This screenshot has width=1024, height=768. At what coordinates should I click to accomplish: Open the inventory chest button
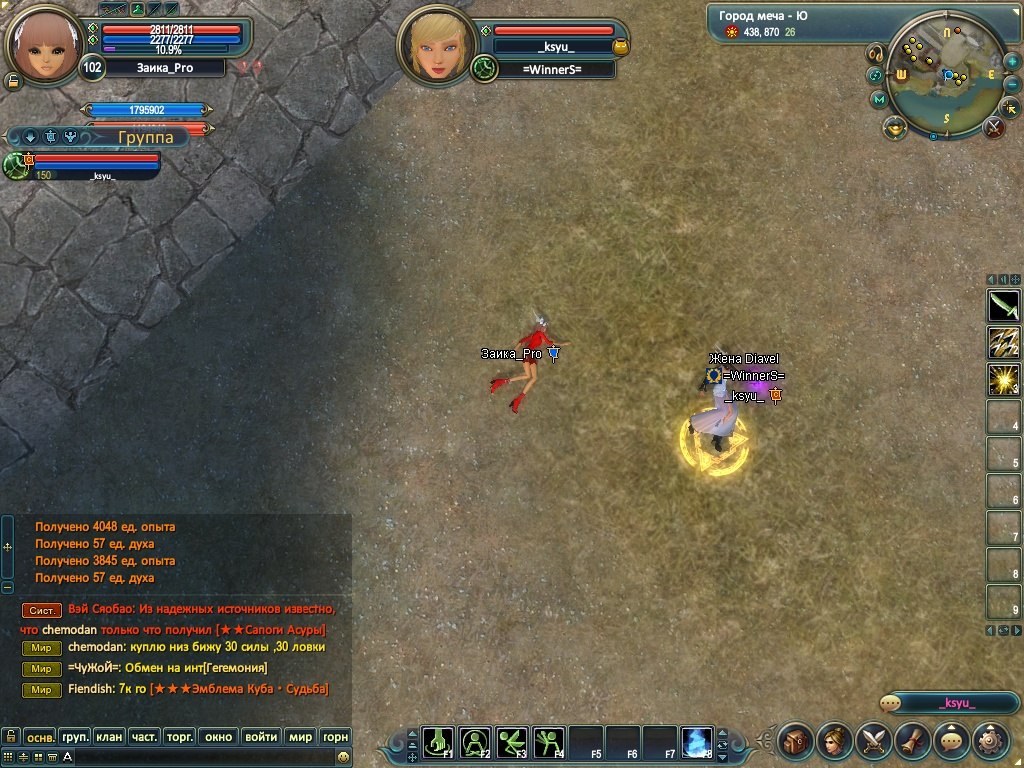(796, 741)
